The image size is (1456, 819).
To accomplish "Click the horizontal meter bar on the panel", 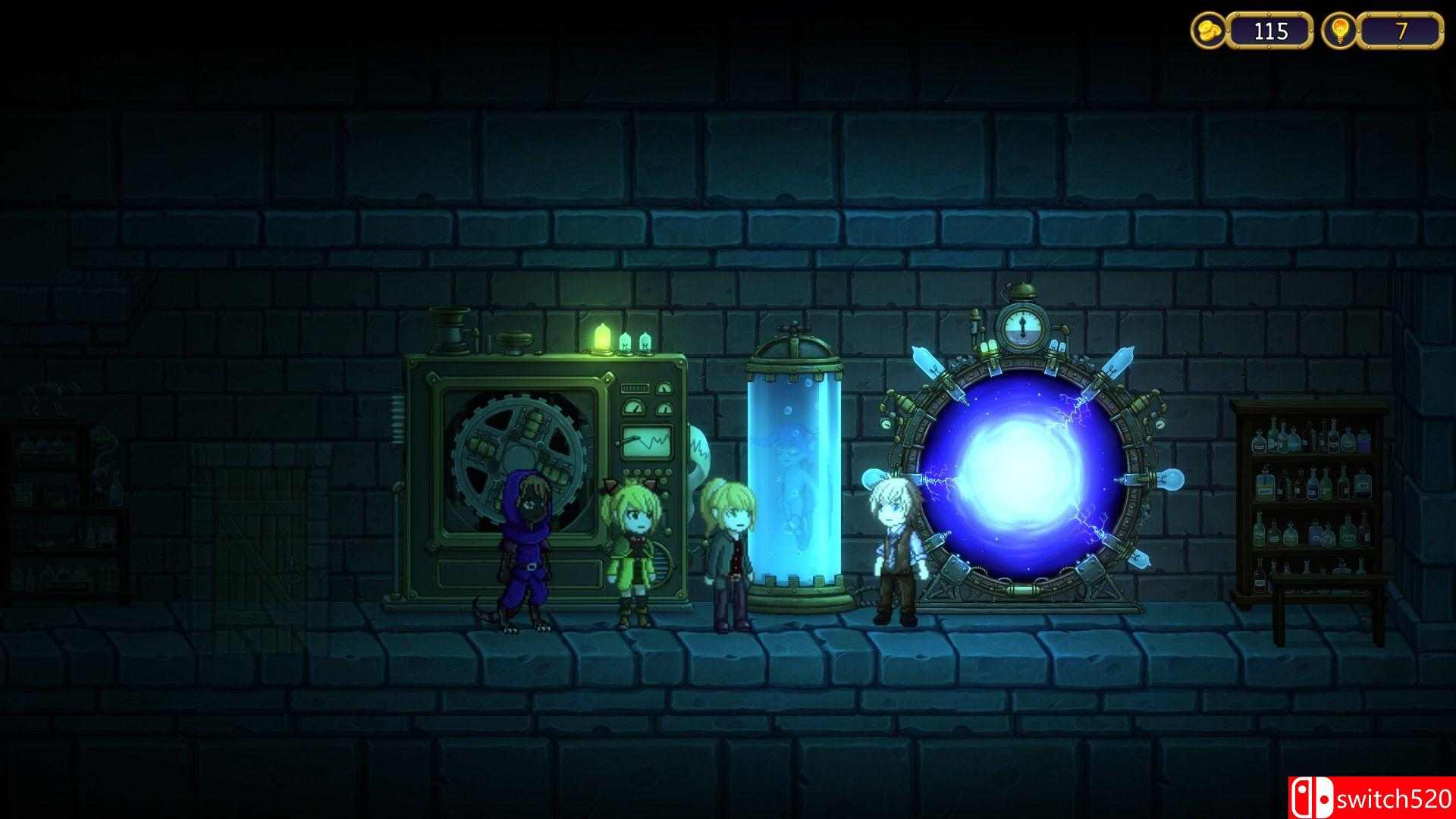I will pos(635,388).
